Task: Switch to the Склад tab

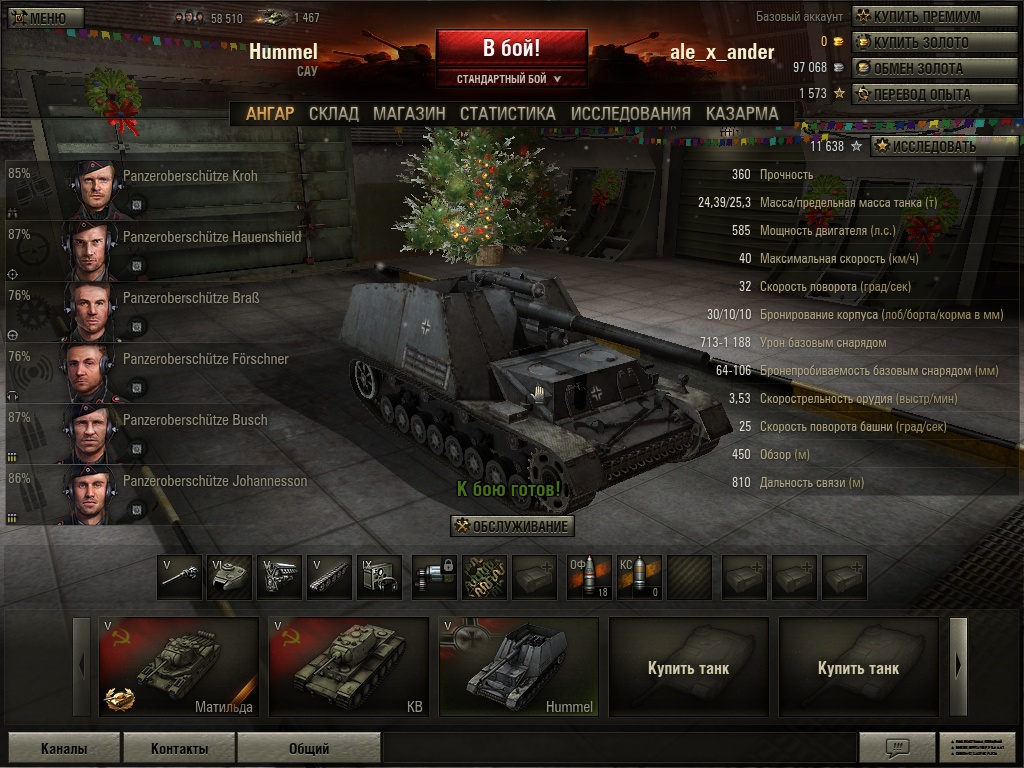Action: click(x=333, y=114)
